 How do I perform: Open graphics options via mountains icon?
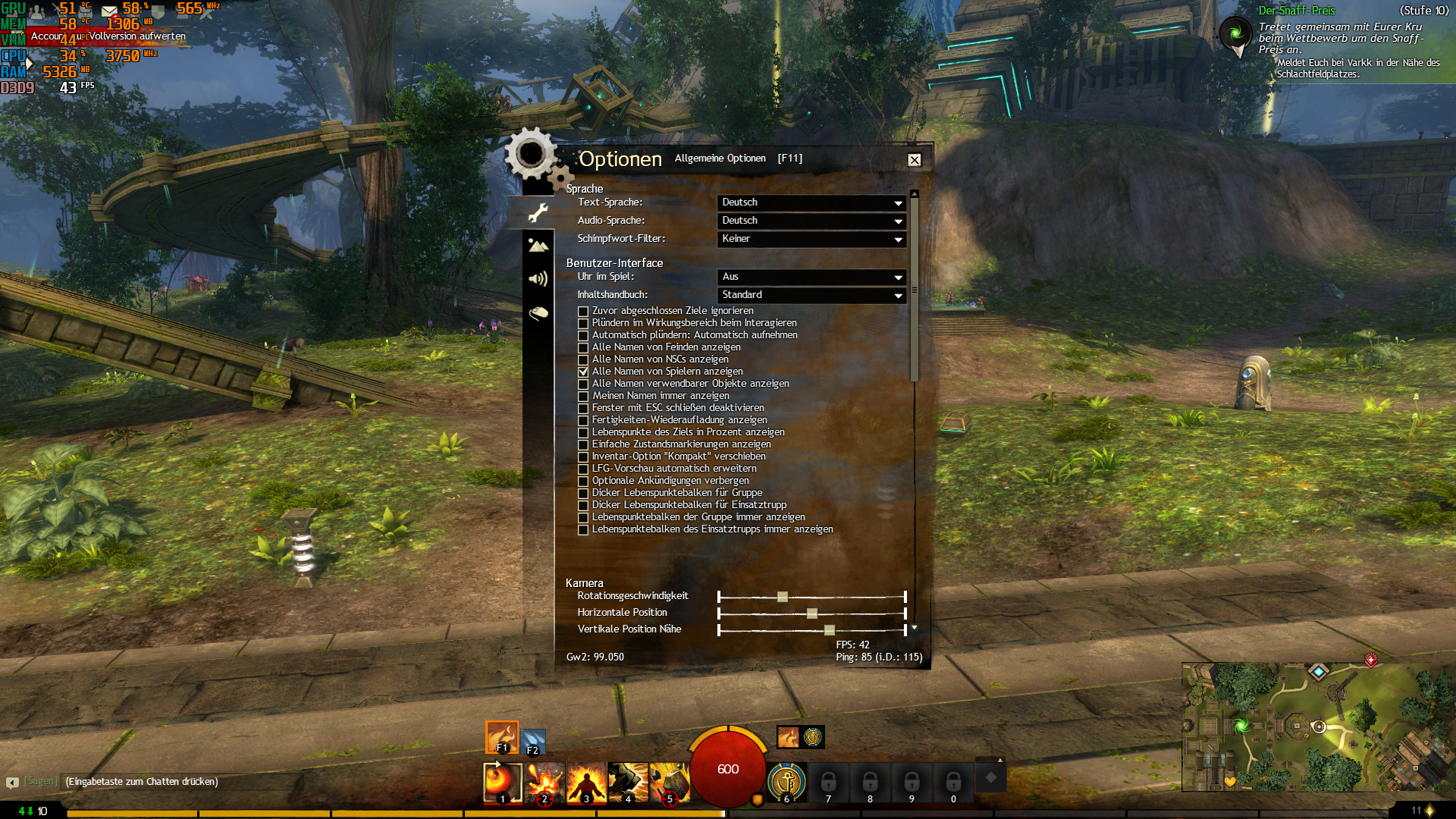[x=538, y=245]
